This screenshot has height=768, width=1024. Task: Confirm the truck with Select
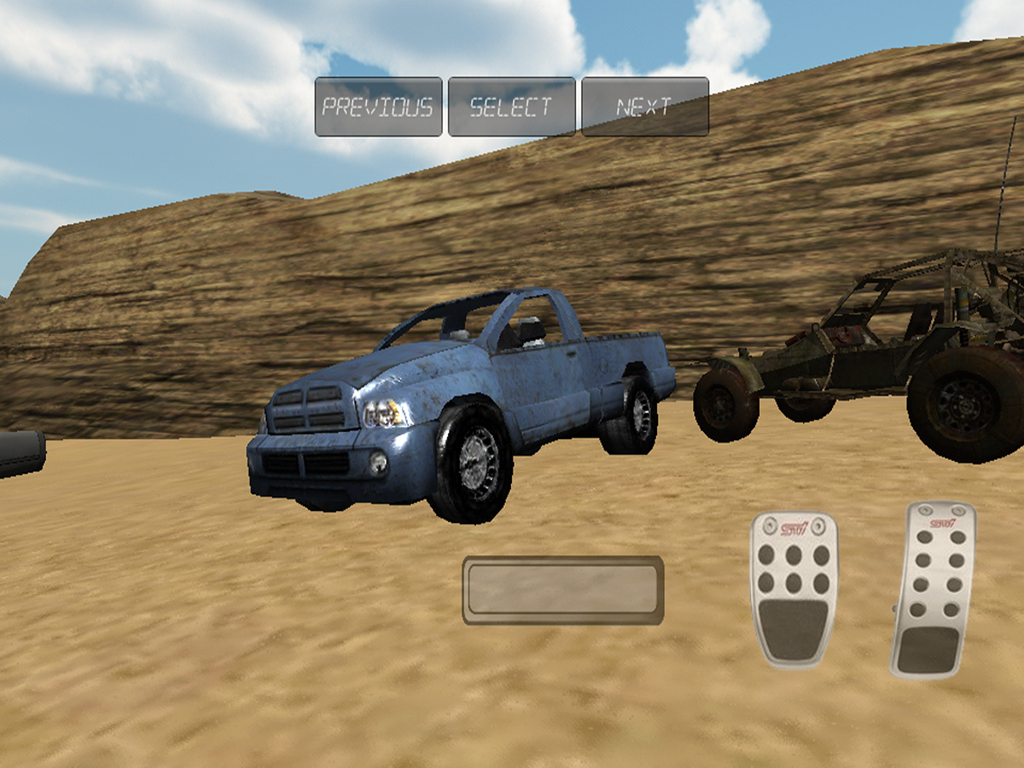point(511,107)
